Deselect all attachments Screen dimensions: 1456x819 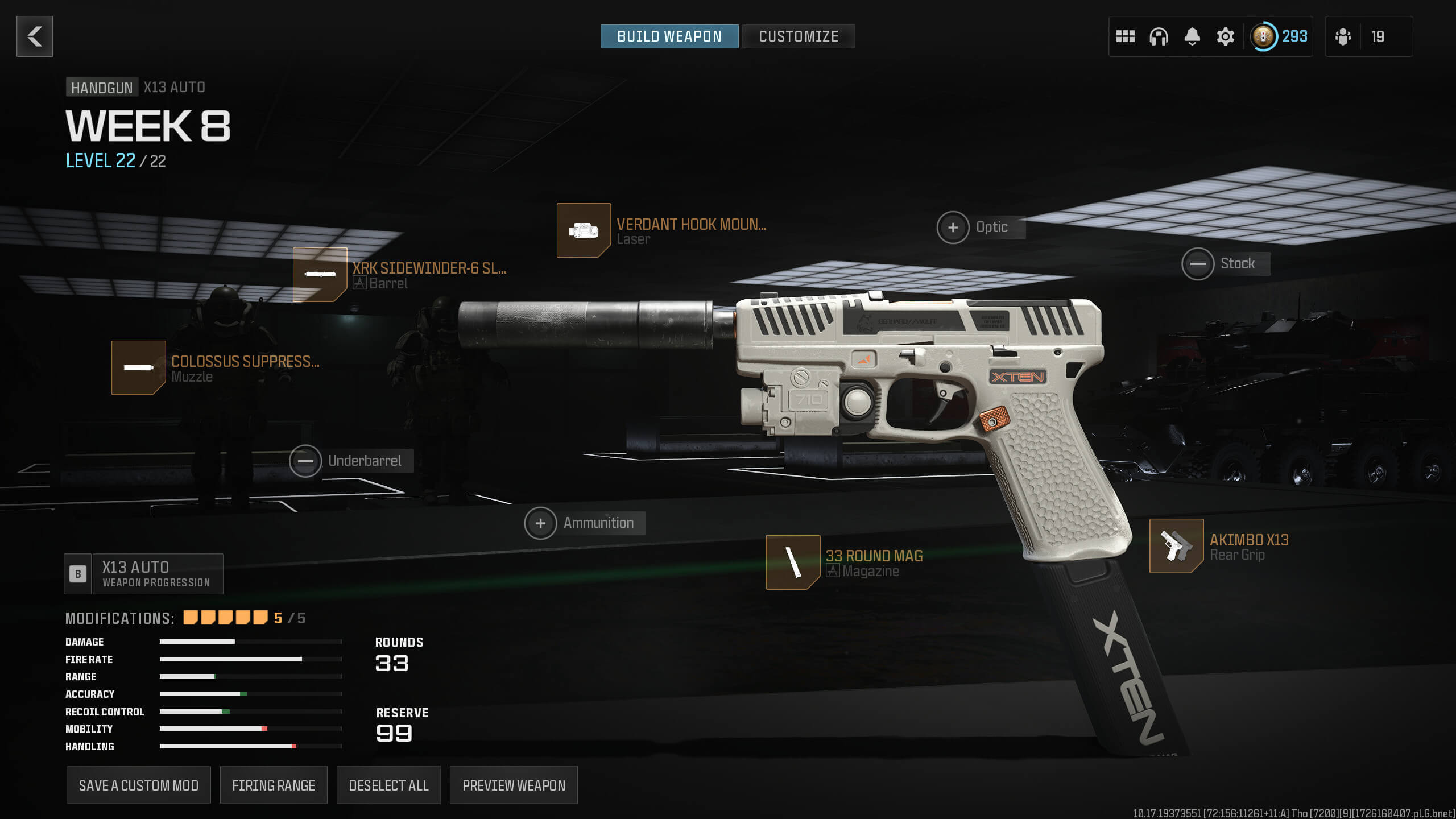388,785
